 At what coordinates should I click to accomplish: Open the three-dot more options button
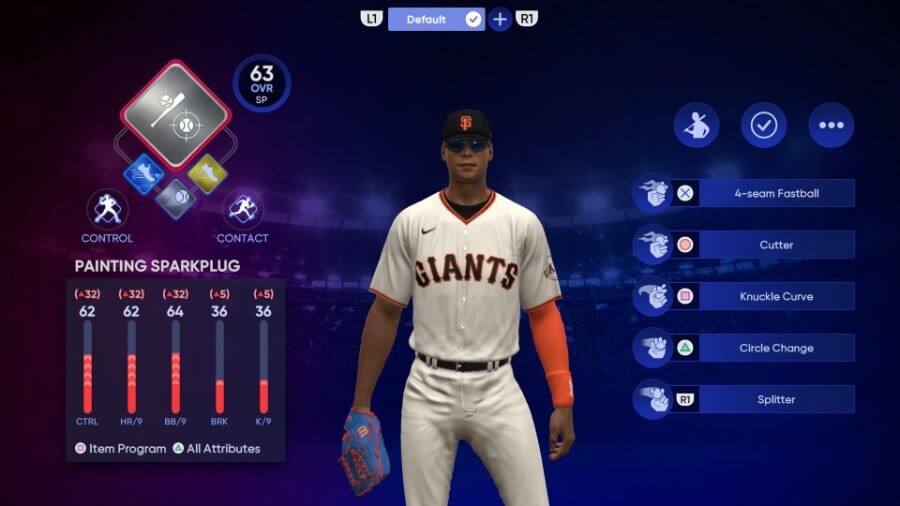(x=831, y=125)
